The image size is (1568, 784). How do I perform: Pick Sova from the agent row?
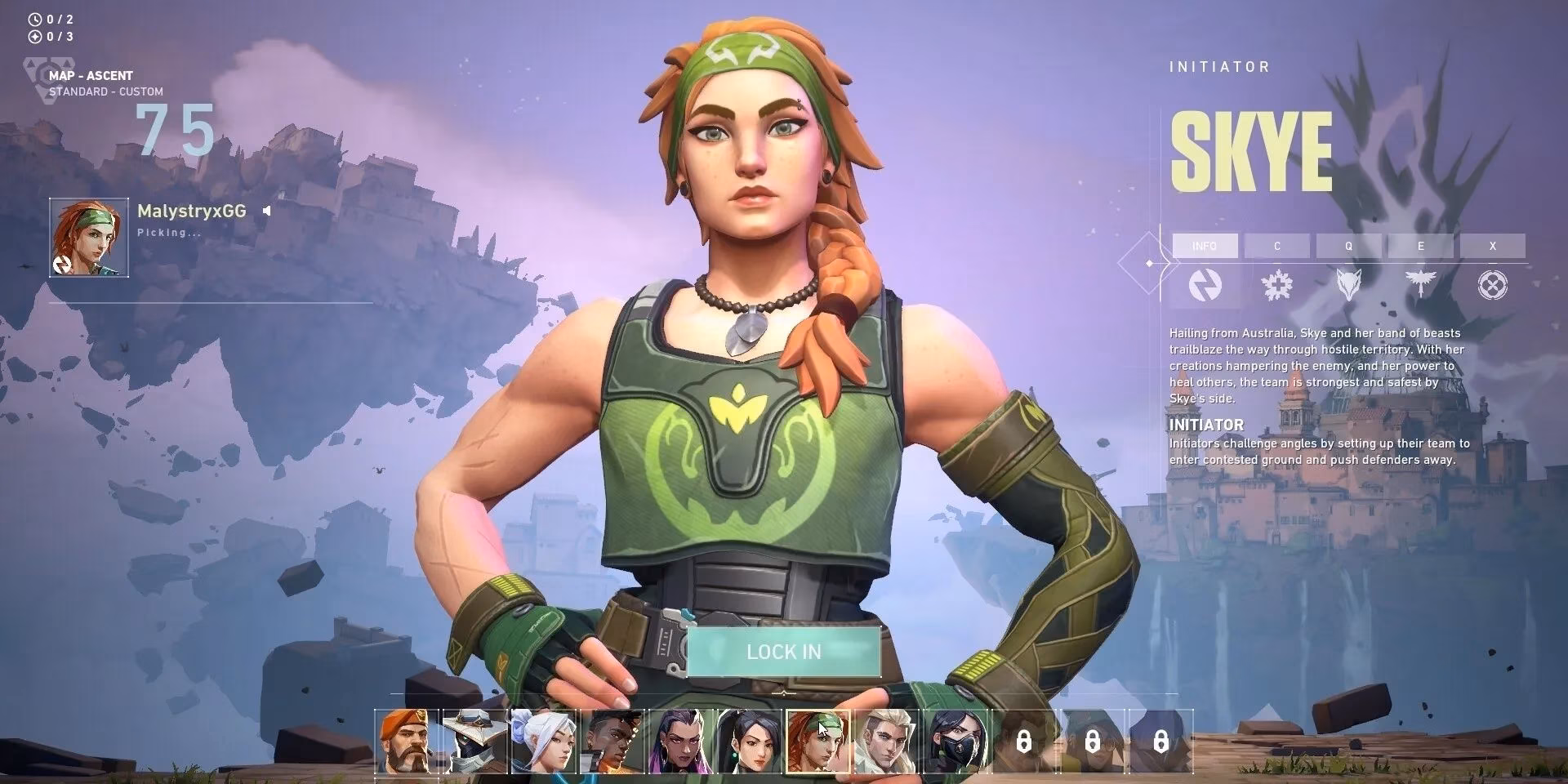tap(886, 742)
